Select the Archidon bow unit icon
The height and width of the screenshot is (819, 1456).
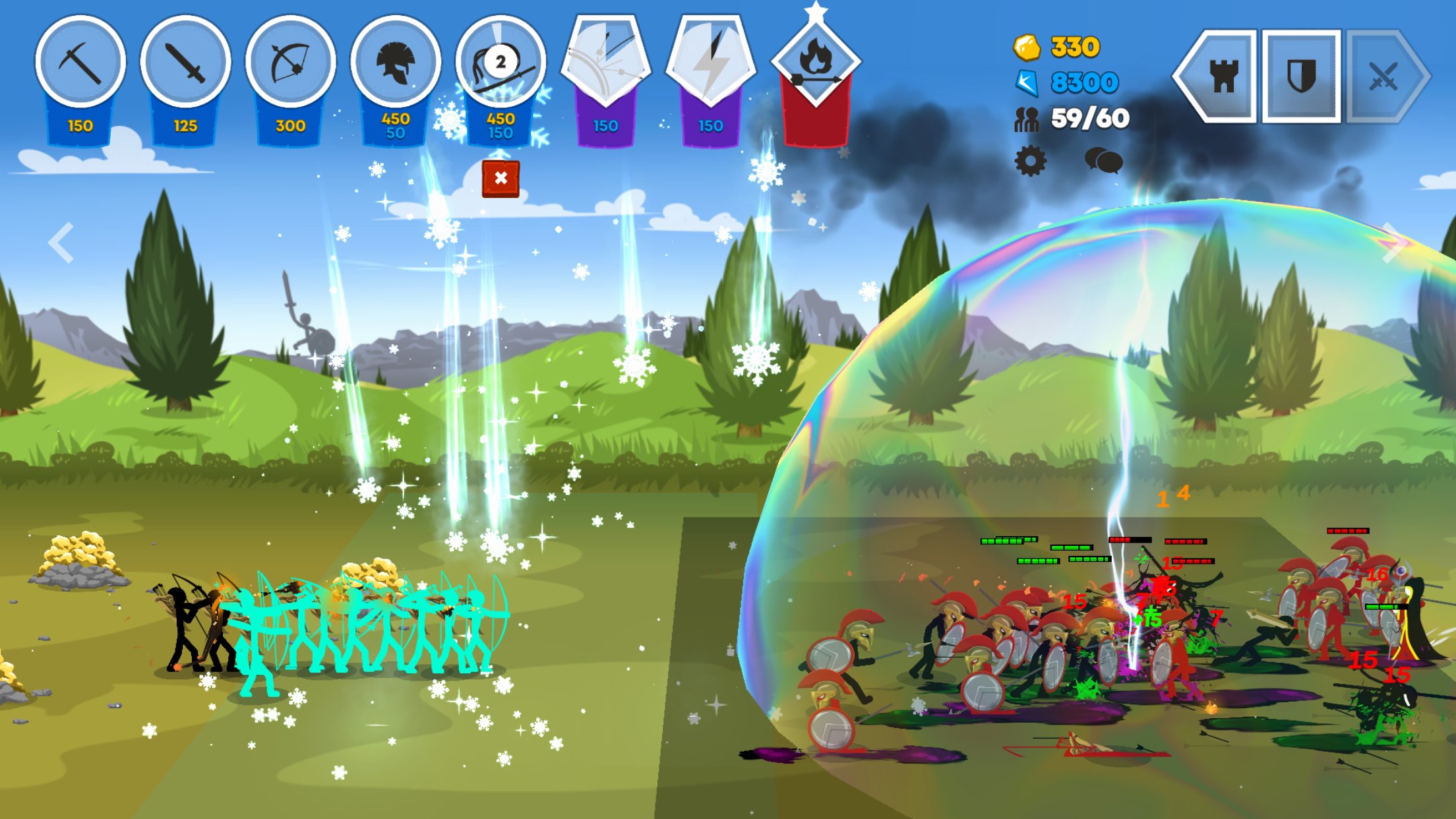click(290, 63)
